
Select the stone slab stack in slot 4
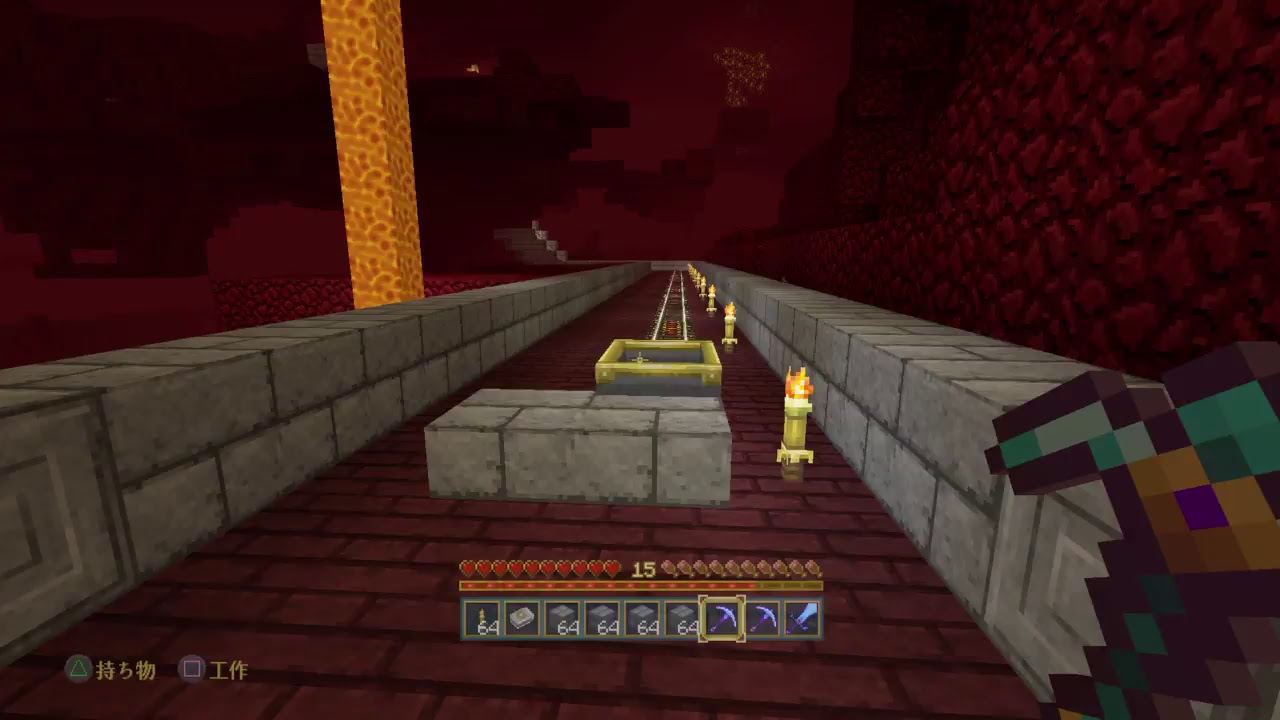pos(603,620)
